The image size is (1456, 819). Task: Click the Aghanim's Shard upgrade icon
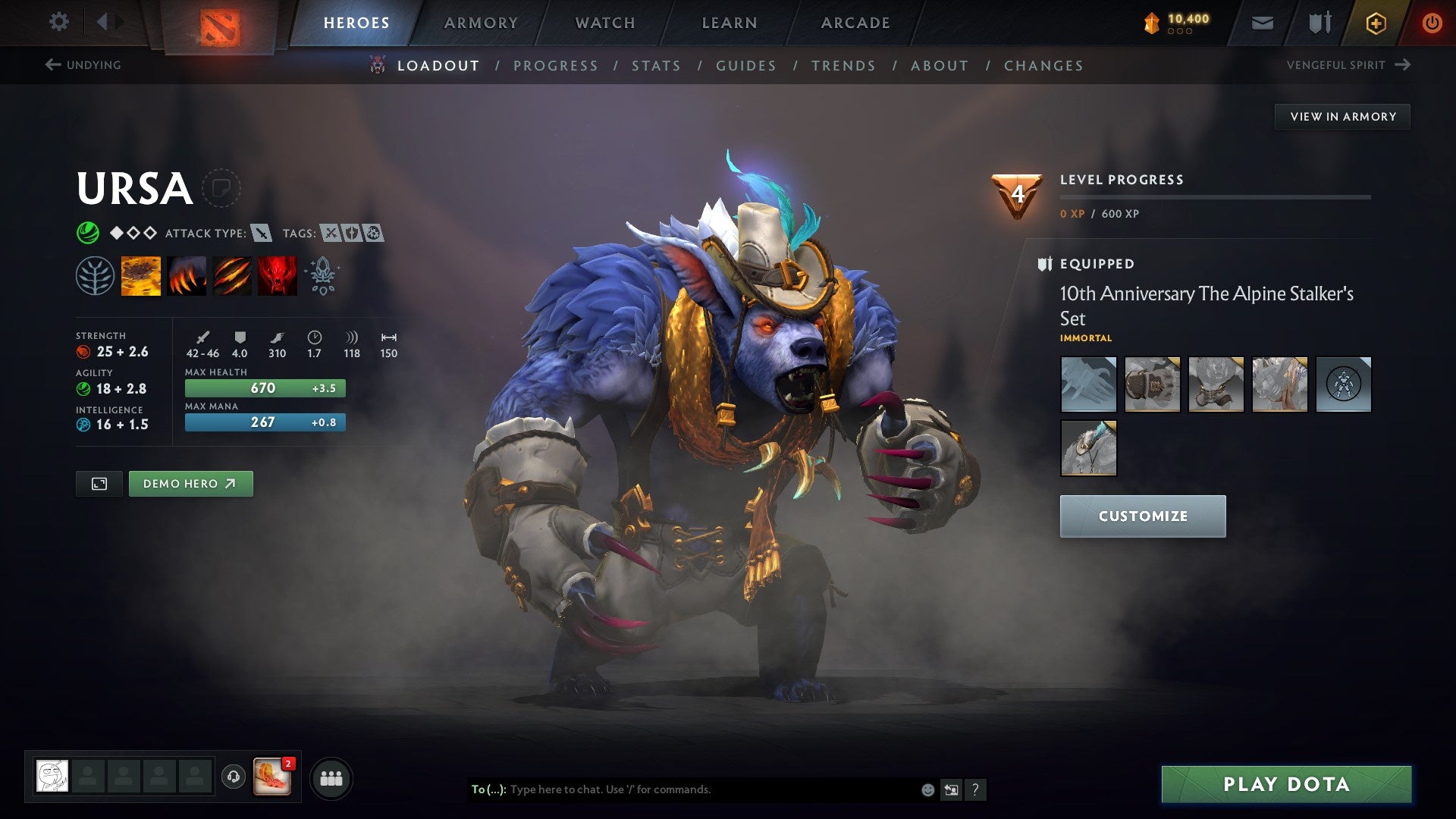[322, 275]
